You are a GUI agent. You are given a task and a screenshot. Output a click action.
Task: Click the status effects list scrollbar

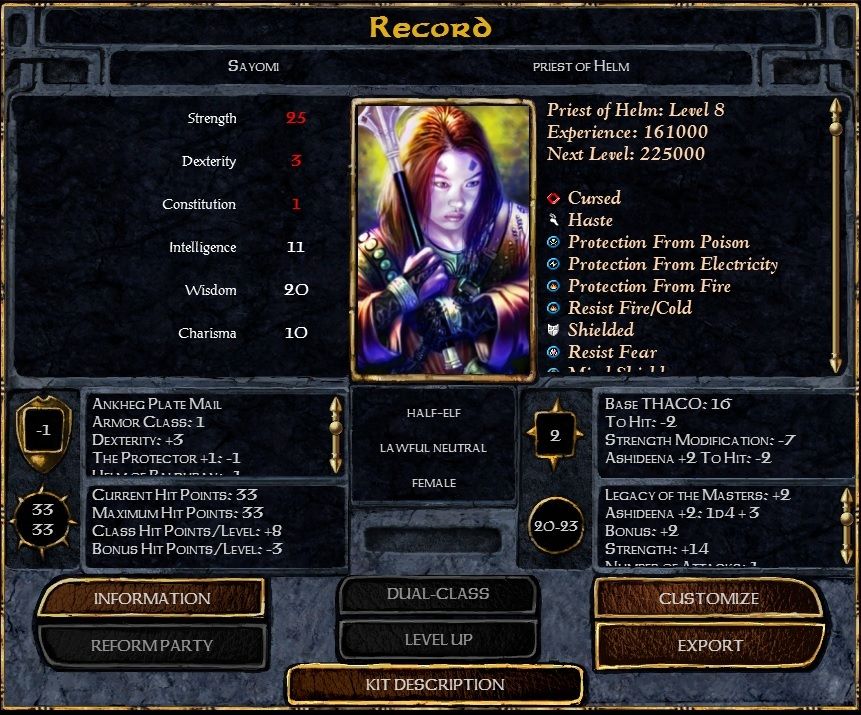(835, 235)
